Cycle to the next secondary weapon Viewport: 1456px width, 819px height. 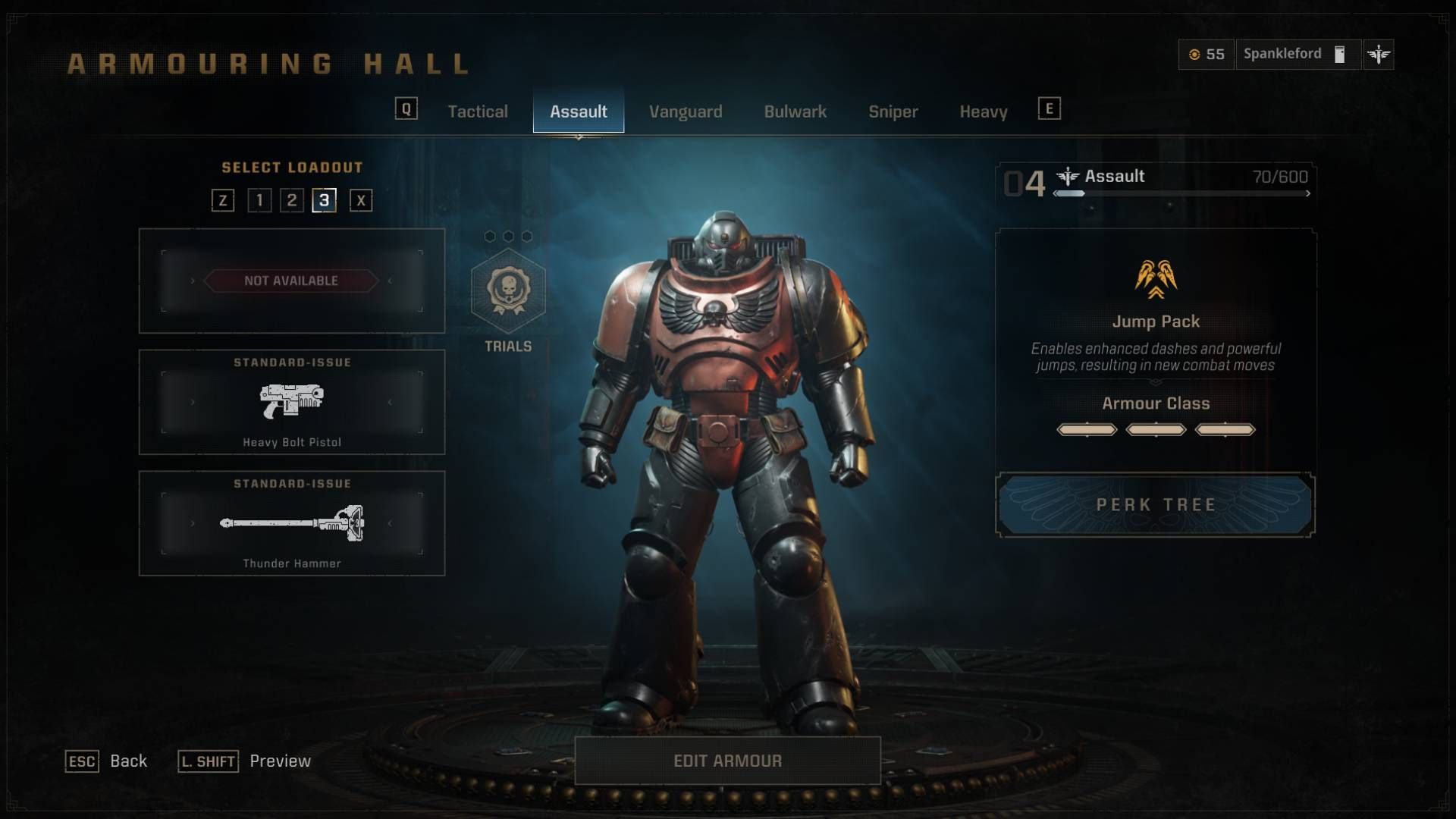tap(391, 403)
